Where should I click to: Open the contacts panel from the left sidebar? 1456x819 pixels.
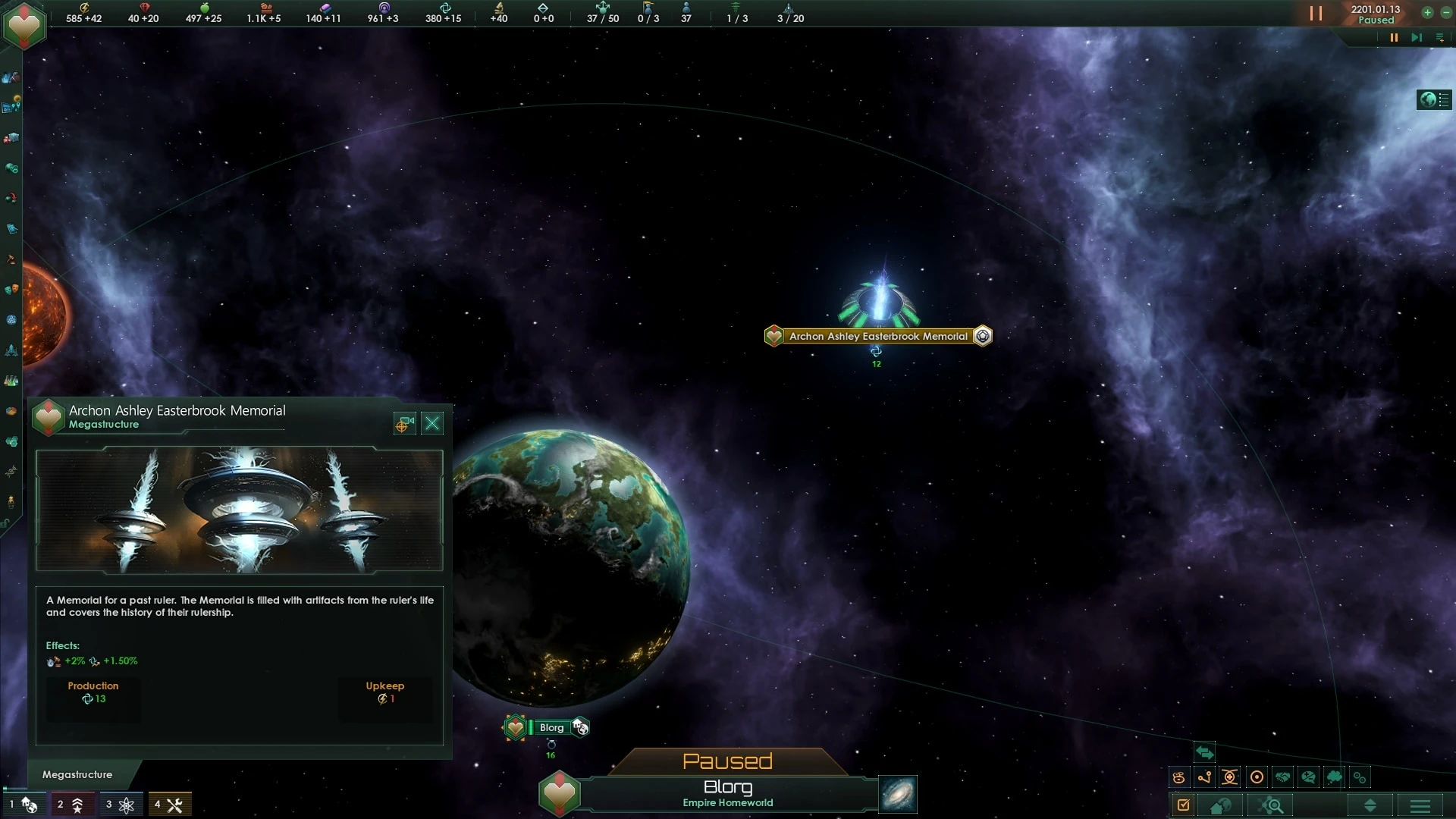click(11, 77)
